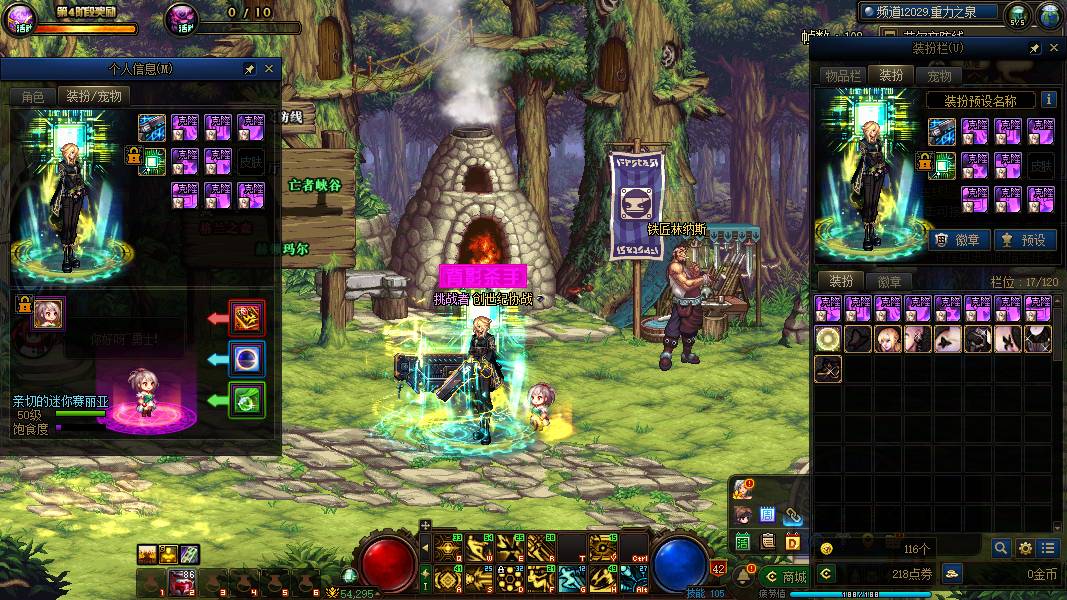Close the 个人信息 personal info window
This screenshot has width=1067, height=600.
pyautogui.click(x=269, y=69)
